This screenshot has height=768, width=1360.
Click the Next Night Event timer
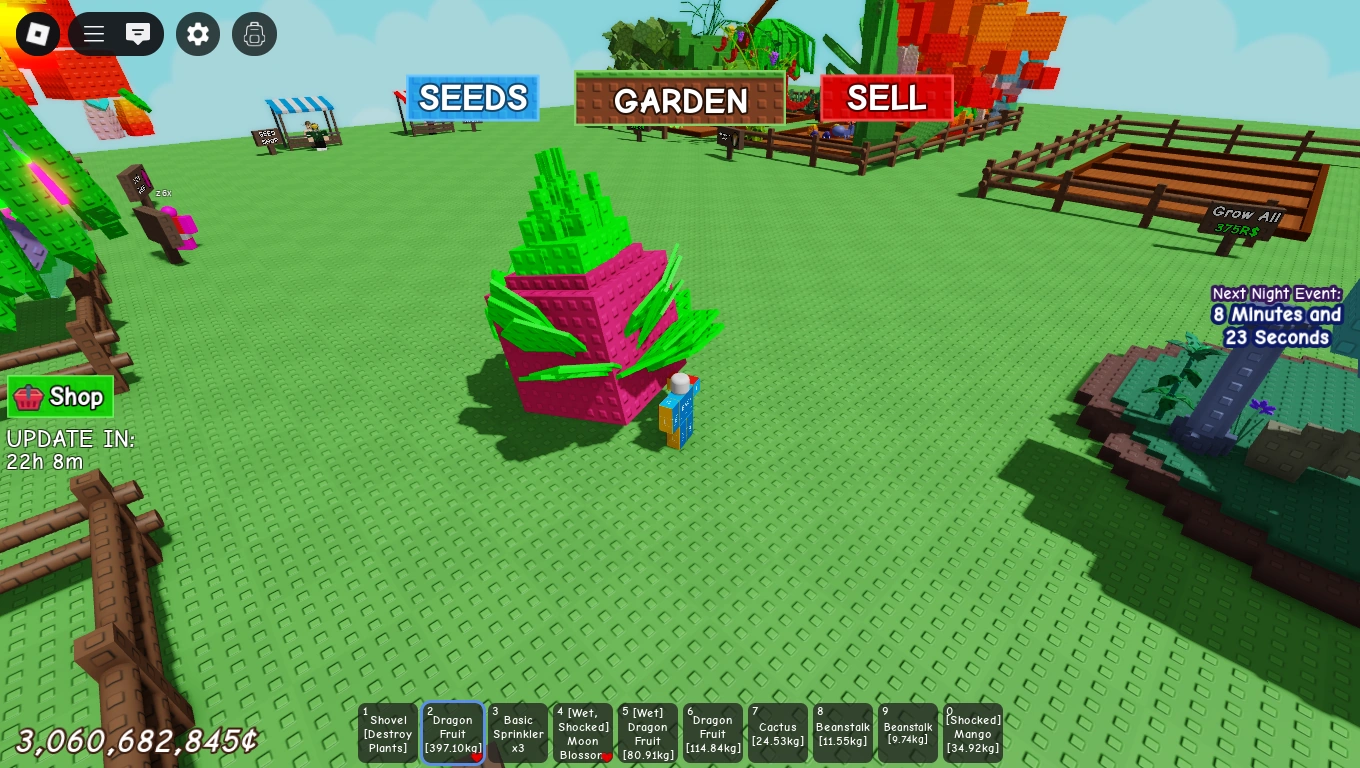1277,315
